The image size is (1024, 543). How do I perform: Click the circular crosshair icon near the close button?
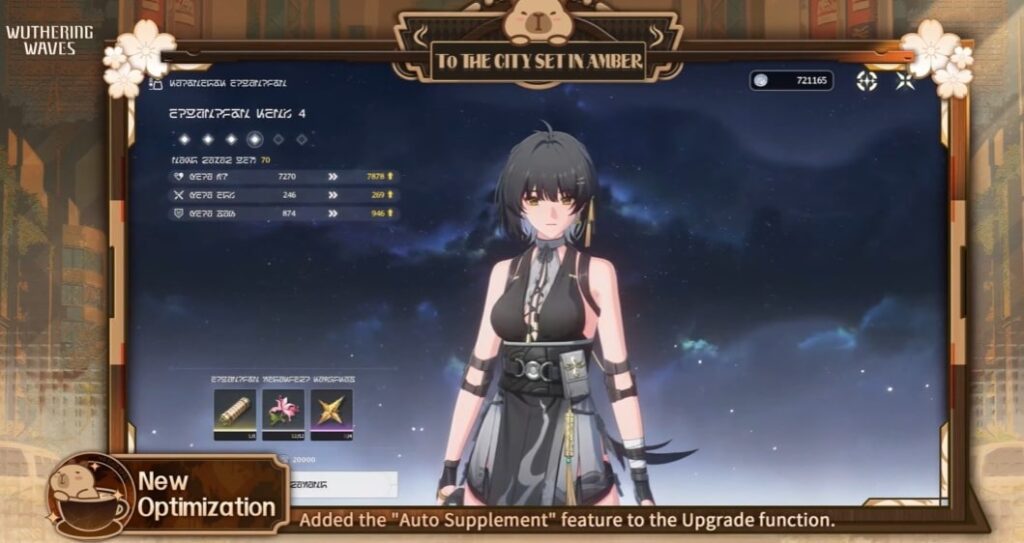[x=867, y=81]
